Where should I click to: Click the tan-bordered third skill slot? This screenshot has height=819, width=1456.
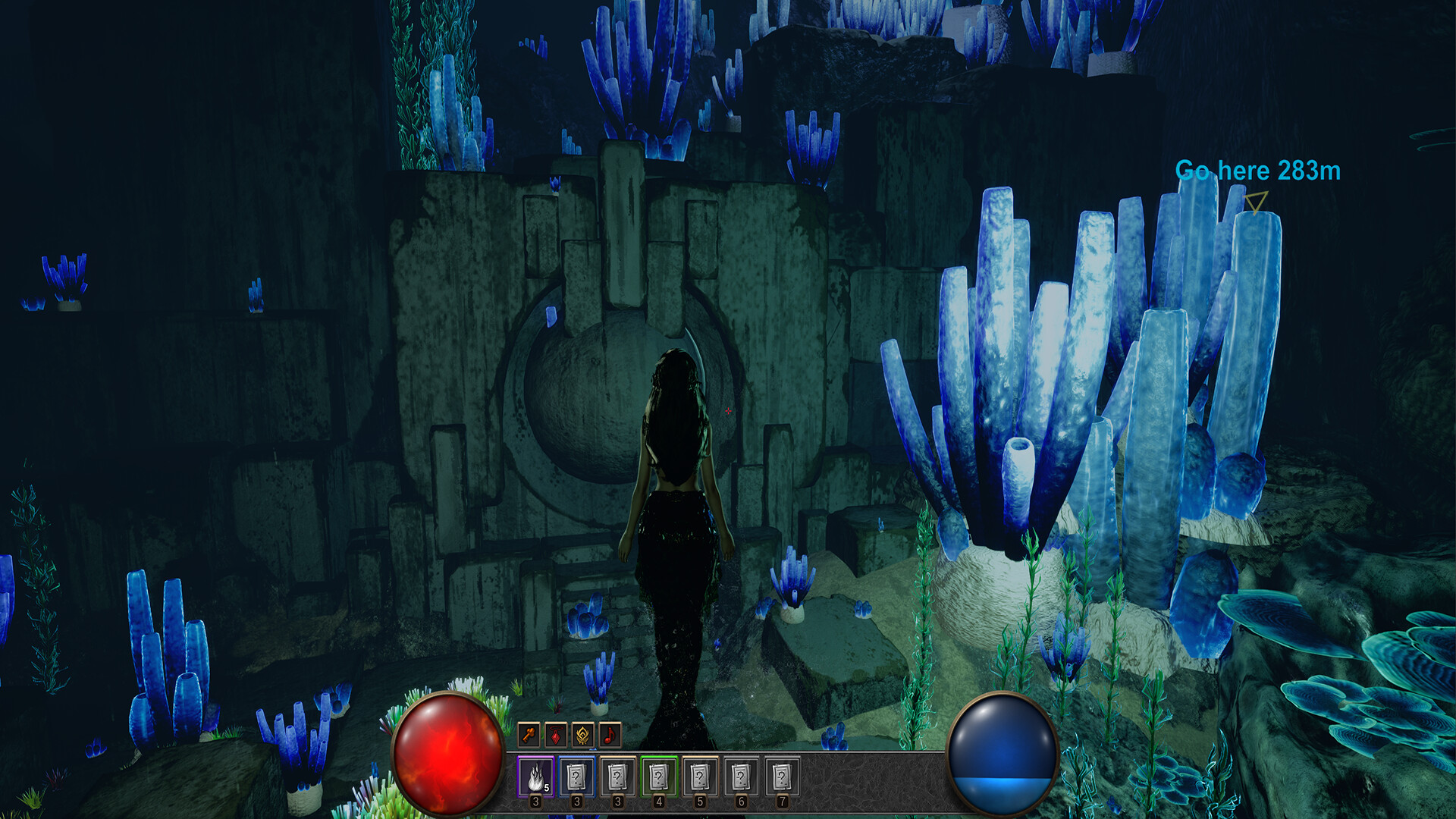click(617, 776)
